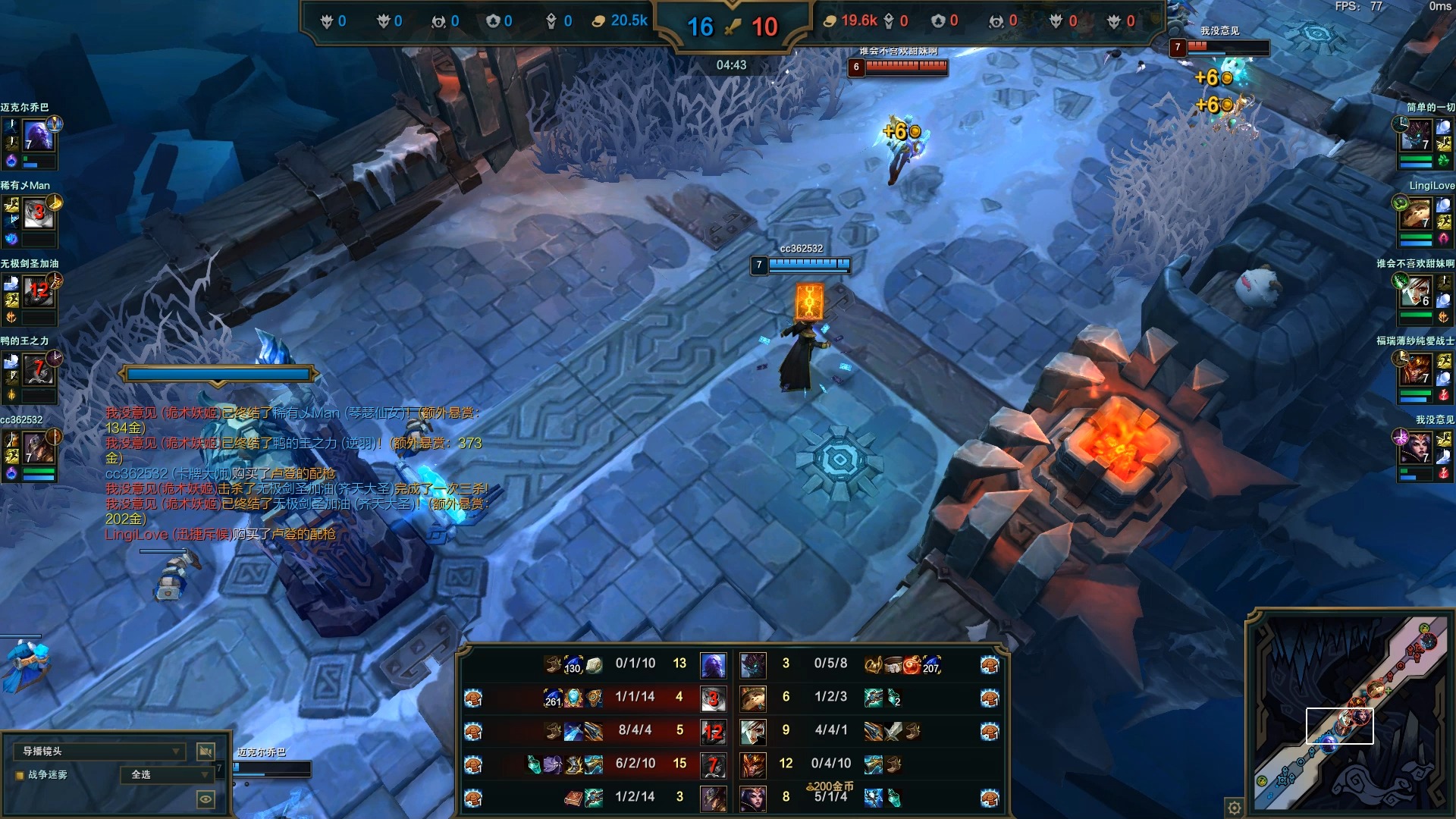Open settings with the gear icon
Viewport: 1456px width, 819px height.
click(1235, 807)
